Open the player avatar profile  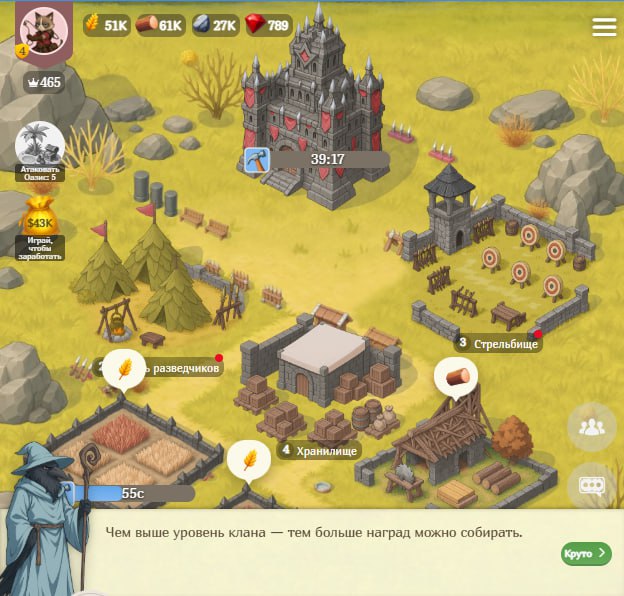[43, 30]
